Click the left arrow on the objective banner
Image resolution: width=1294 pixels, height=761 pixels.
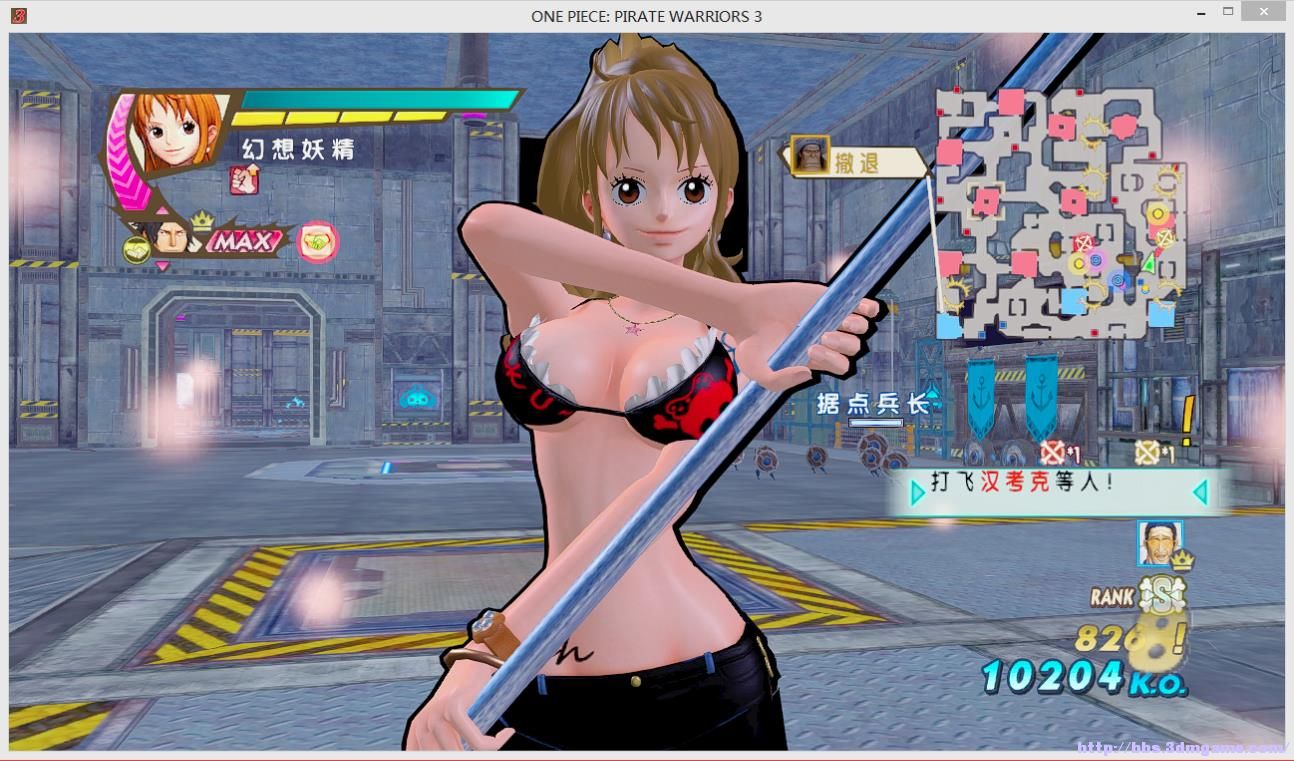pyautogui.click(x=917, y=493)
